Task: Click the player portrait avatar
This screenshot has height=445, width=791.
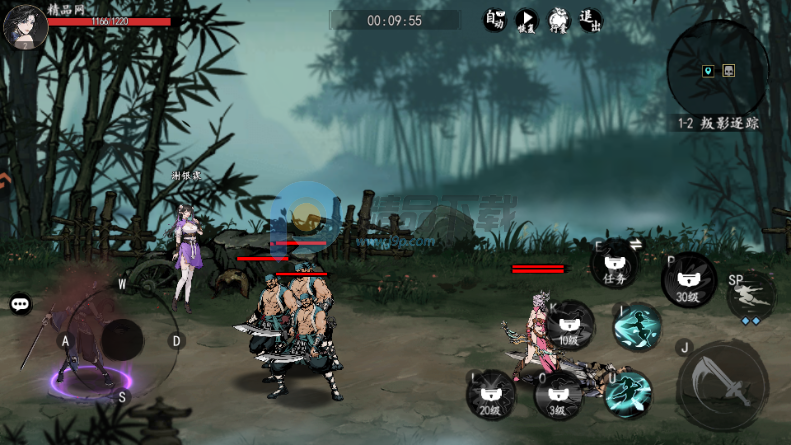Action: (x=24, y=25)
